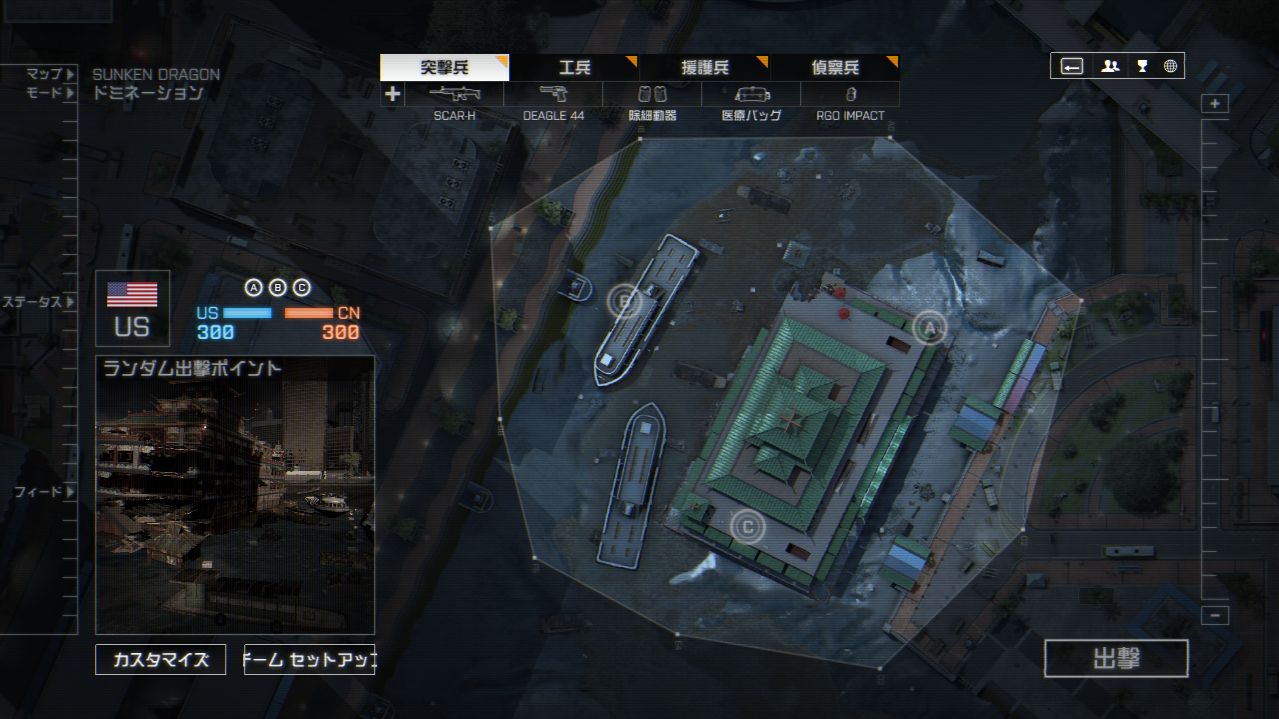The height and width of the screenshot is (719, 1279).
Task: Switch to the 工兵 engineer tab
Action: coord(574,68)
